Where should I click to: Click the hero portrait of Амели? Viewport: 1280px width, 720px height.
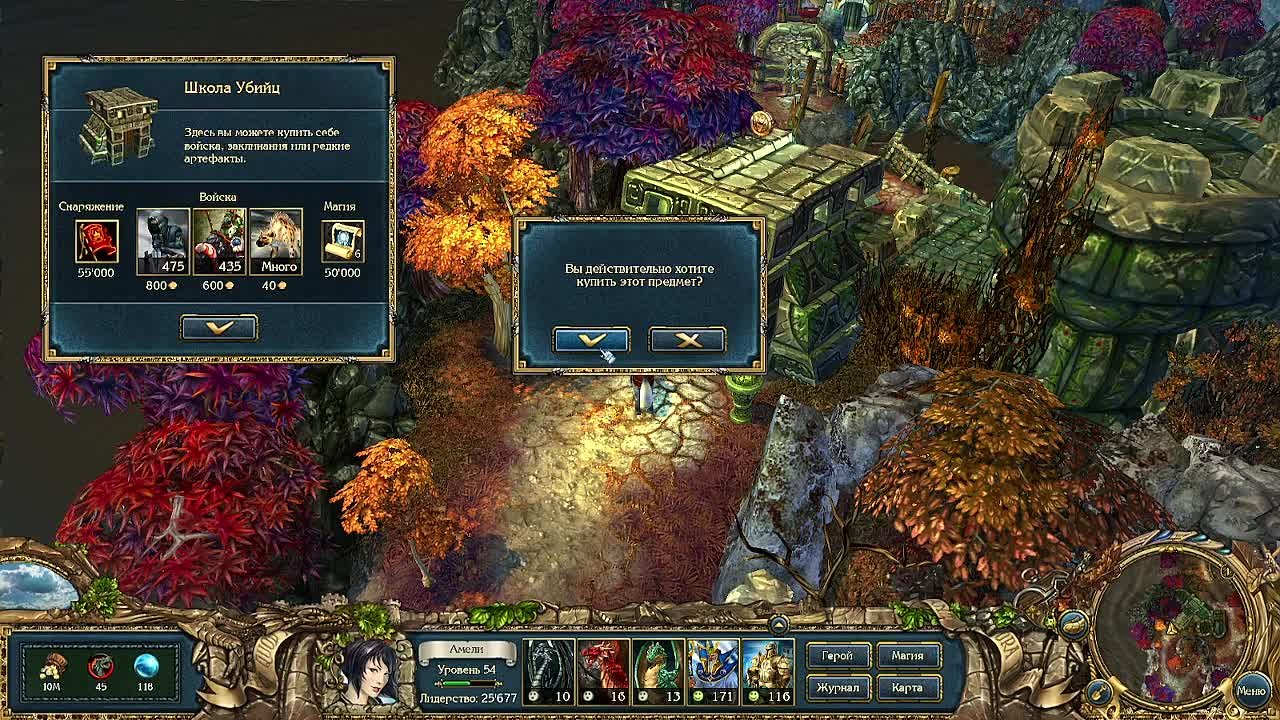pos(369,671)
